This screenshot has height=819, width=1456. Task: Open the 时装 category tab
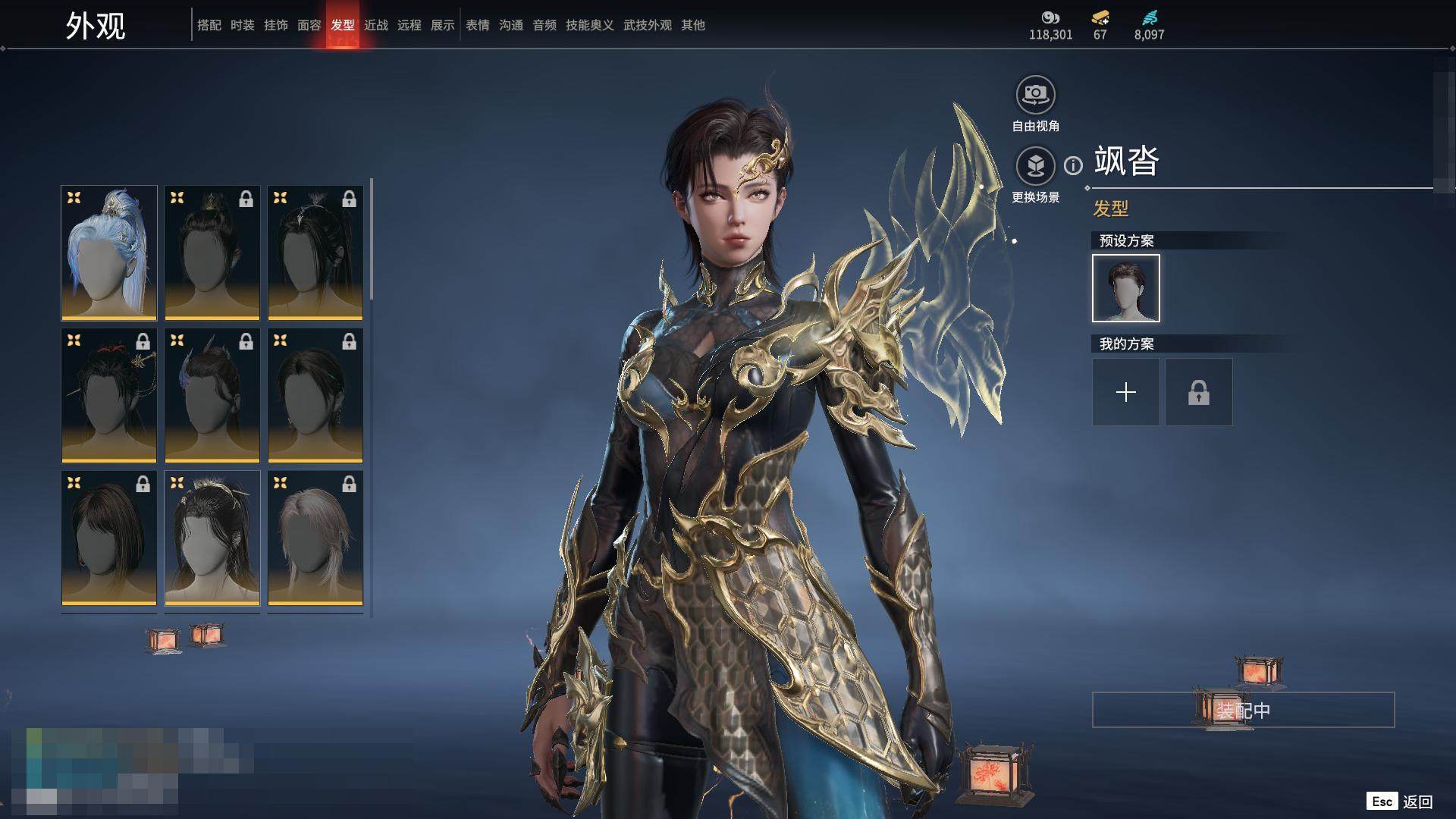pos(242,25)
